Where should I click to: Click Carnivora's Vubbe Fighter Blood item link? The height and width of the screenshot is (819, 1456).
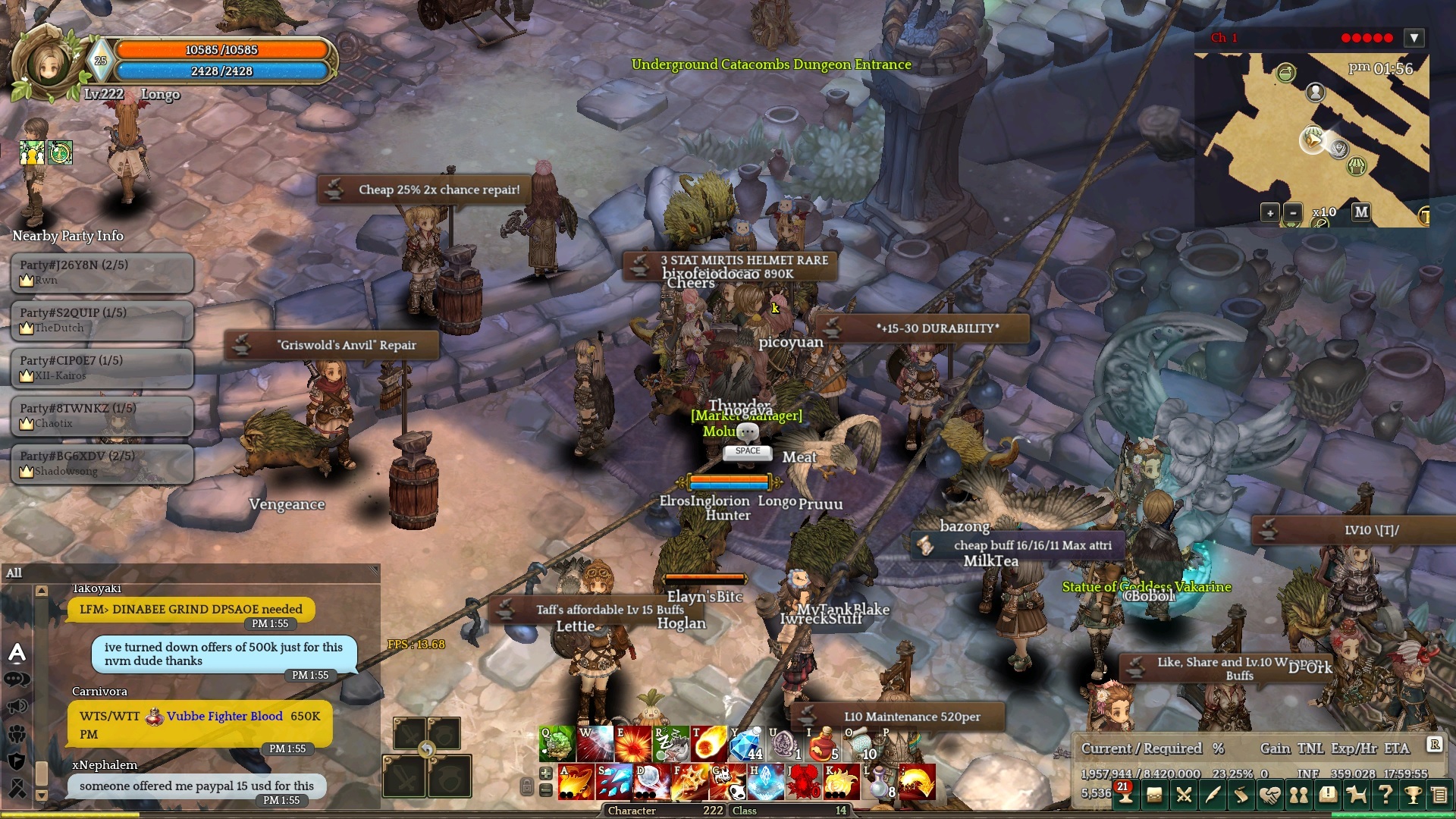(224, 716)
